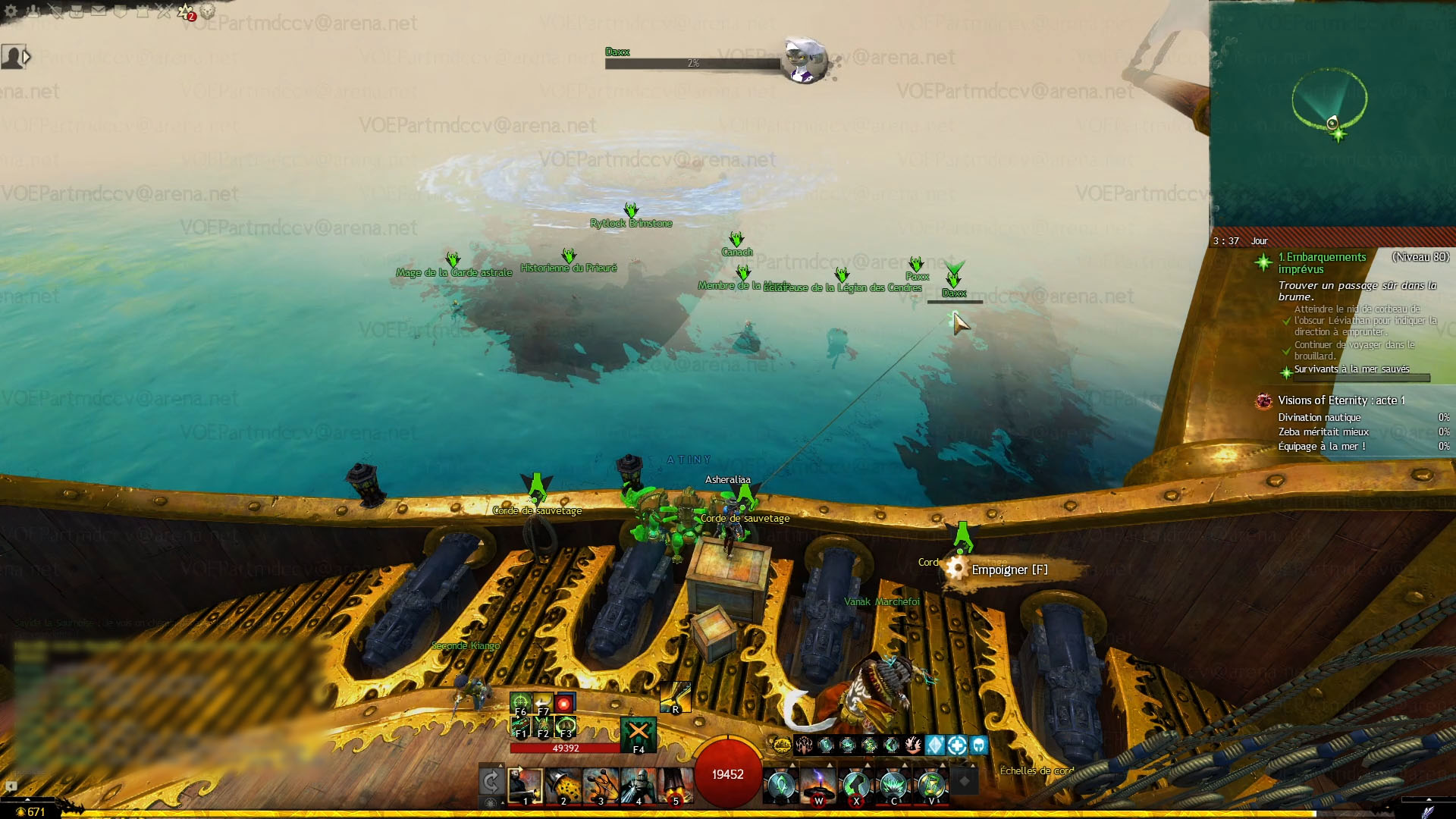Use the purple lightning utility skill W
Image resolution: width=1456 pixels, height=819 pixels.
pos(818,786)
